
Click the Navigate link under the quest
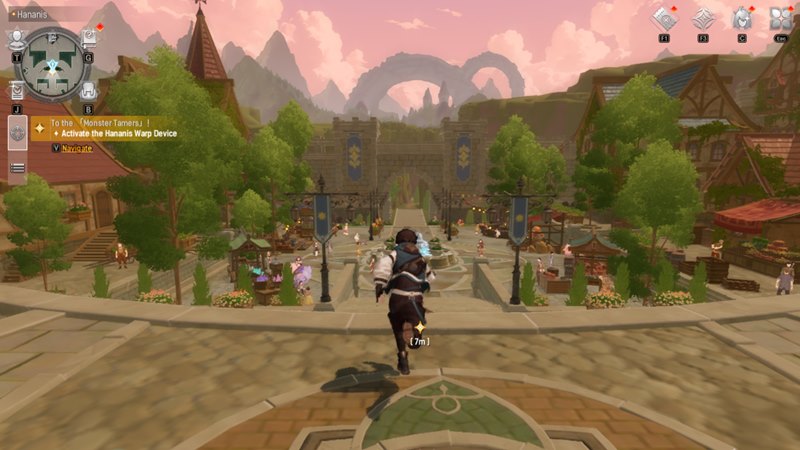click(x=77, y=148)
